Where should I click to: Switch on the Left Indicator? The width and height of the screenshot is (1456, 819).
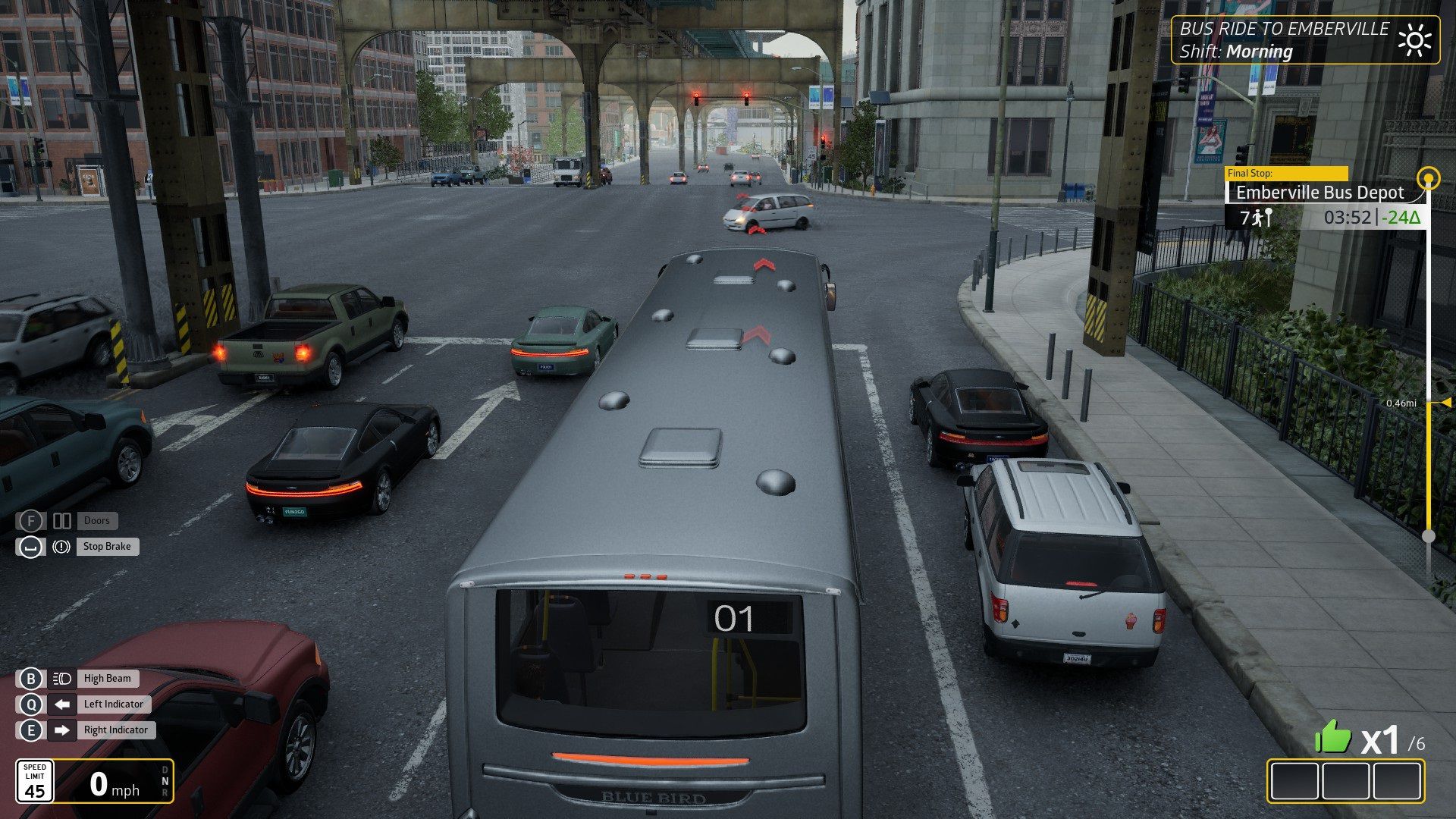tap(113, 704)
